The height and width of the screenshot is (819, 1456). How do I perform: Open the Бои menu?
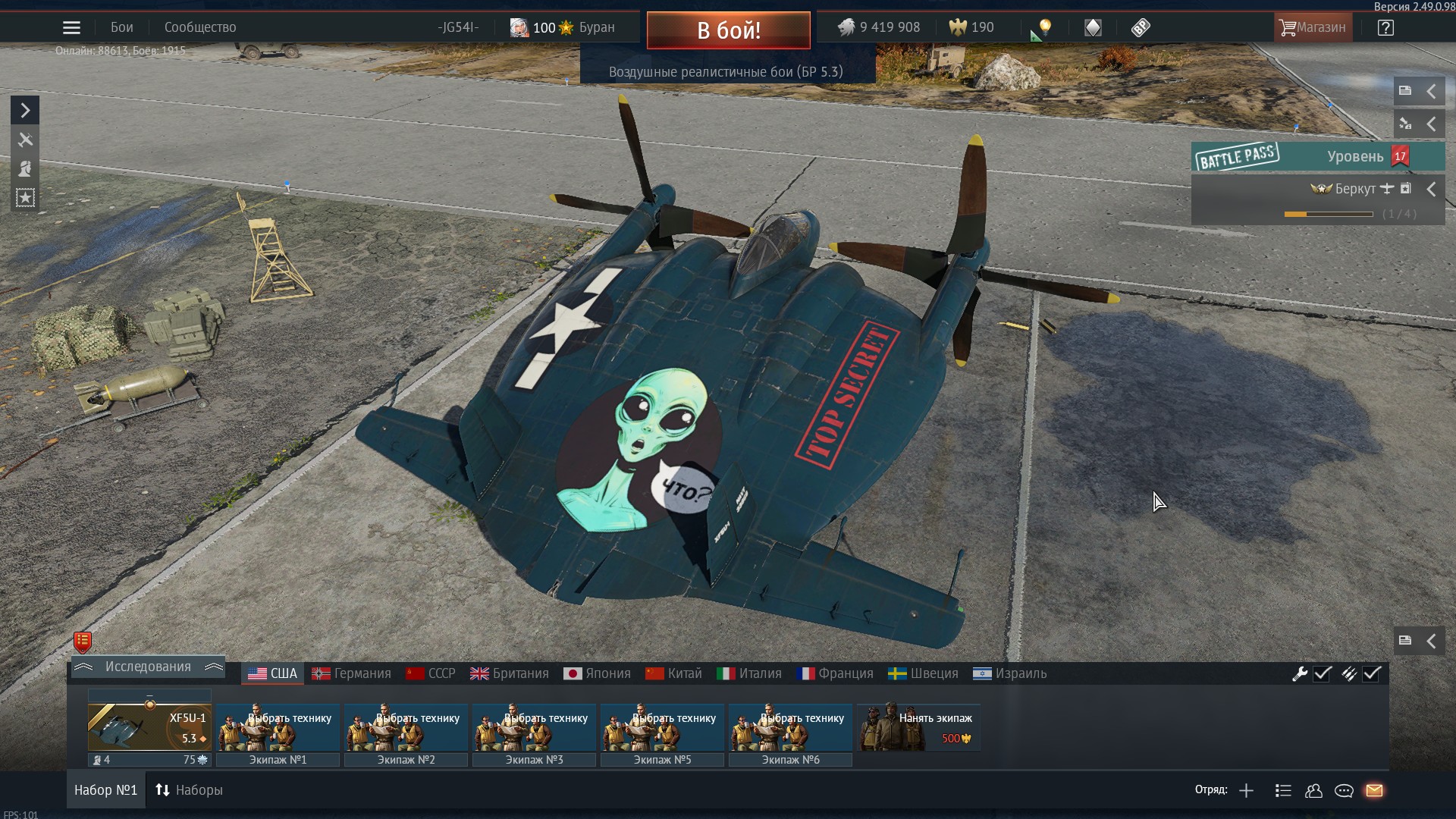coord(121,27)
